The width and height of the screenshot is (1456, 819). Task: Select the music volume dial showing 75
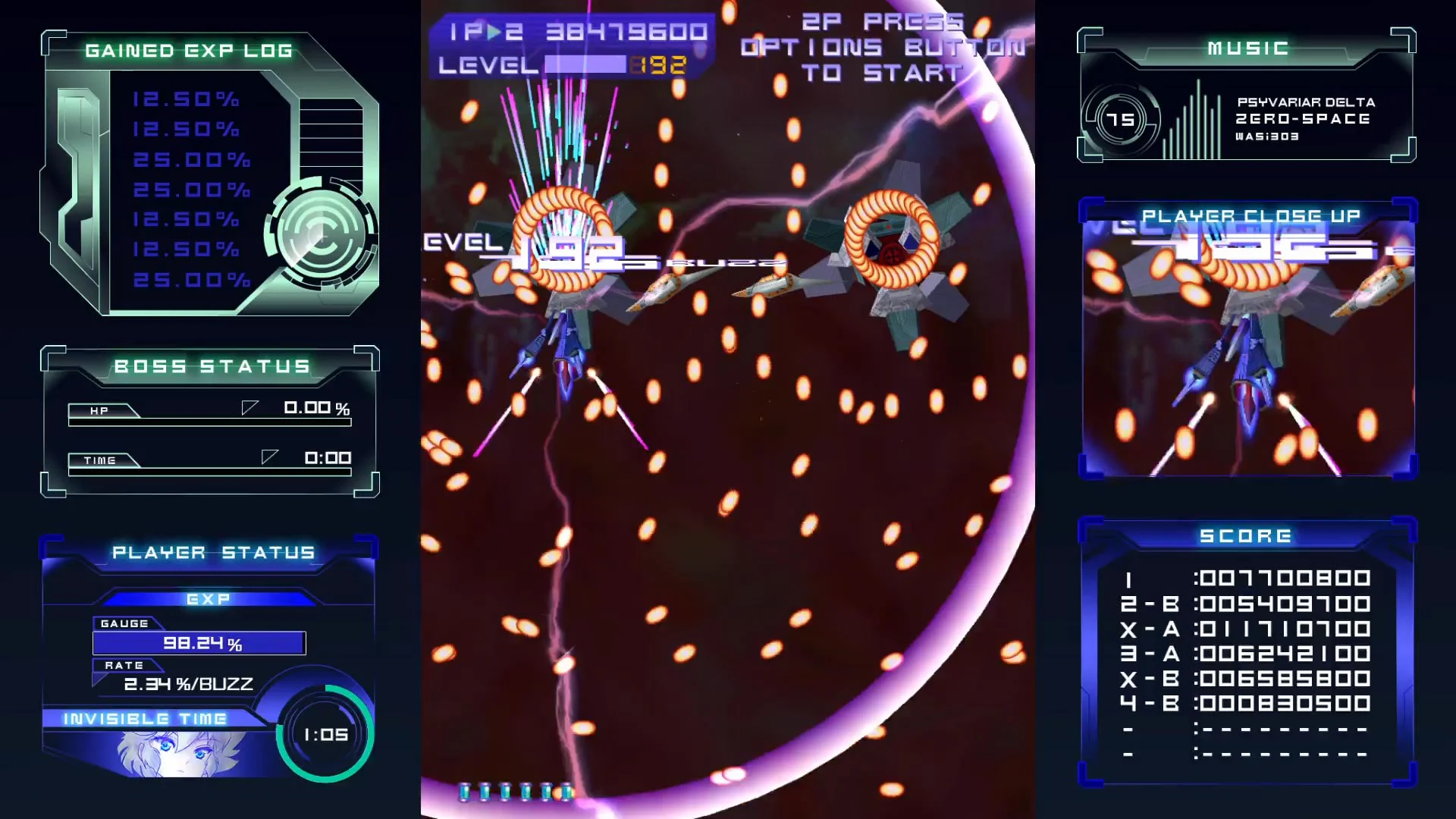click(x=1121, y=118)
